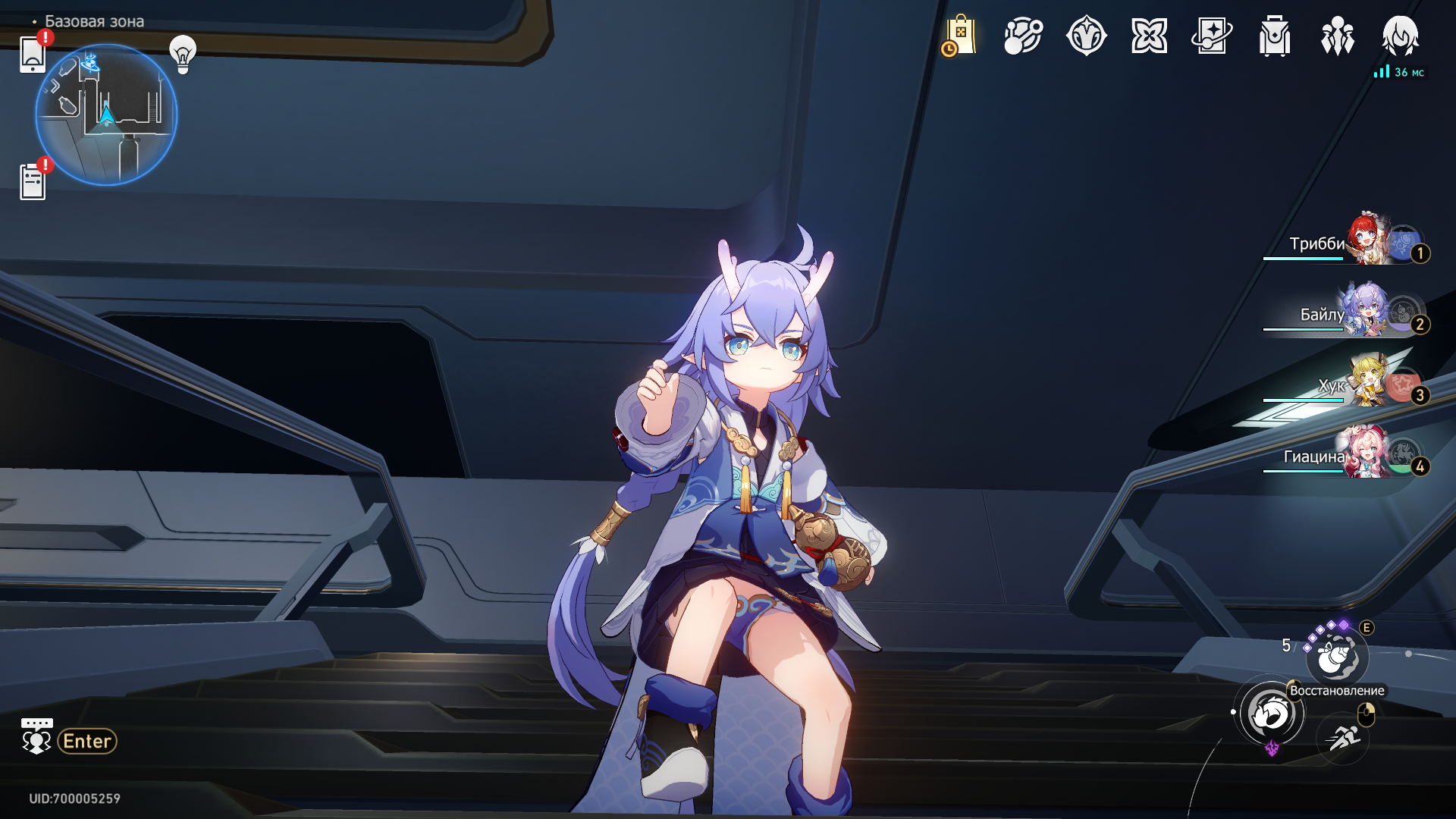Open the chat icon
1456x819 pixels.
[x=36, y=737]
